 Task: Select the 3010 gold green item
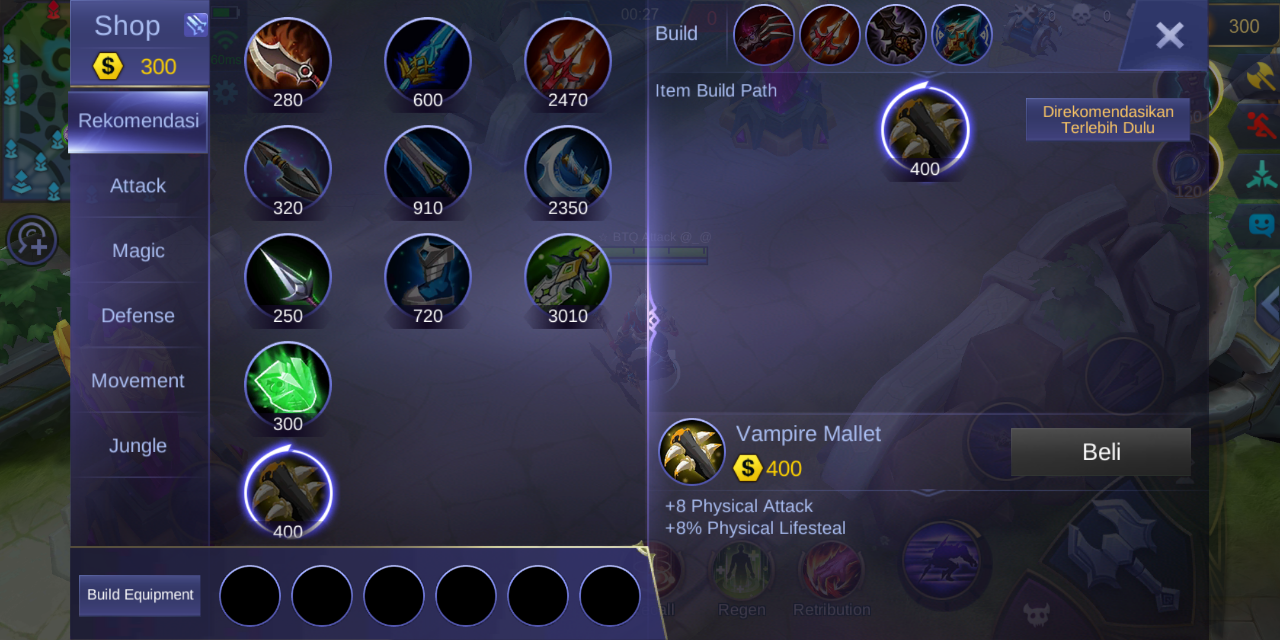pos(568,276)
